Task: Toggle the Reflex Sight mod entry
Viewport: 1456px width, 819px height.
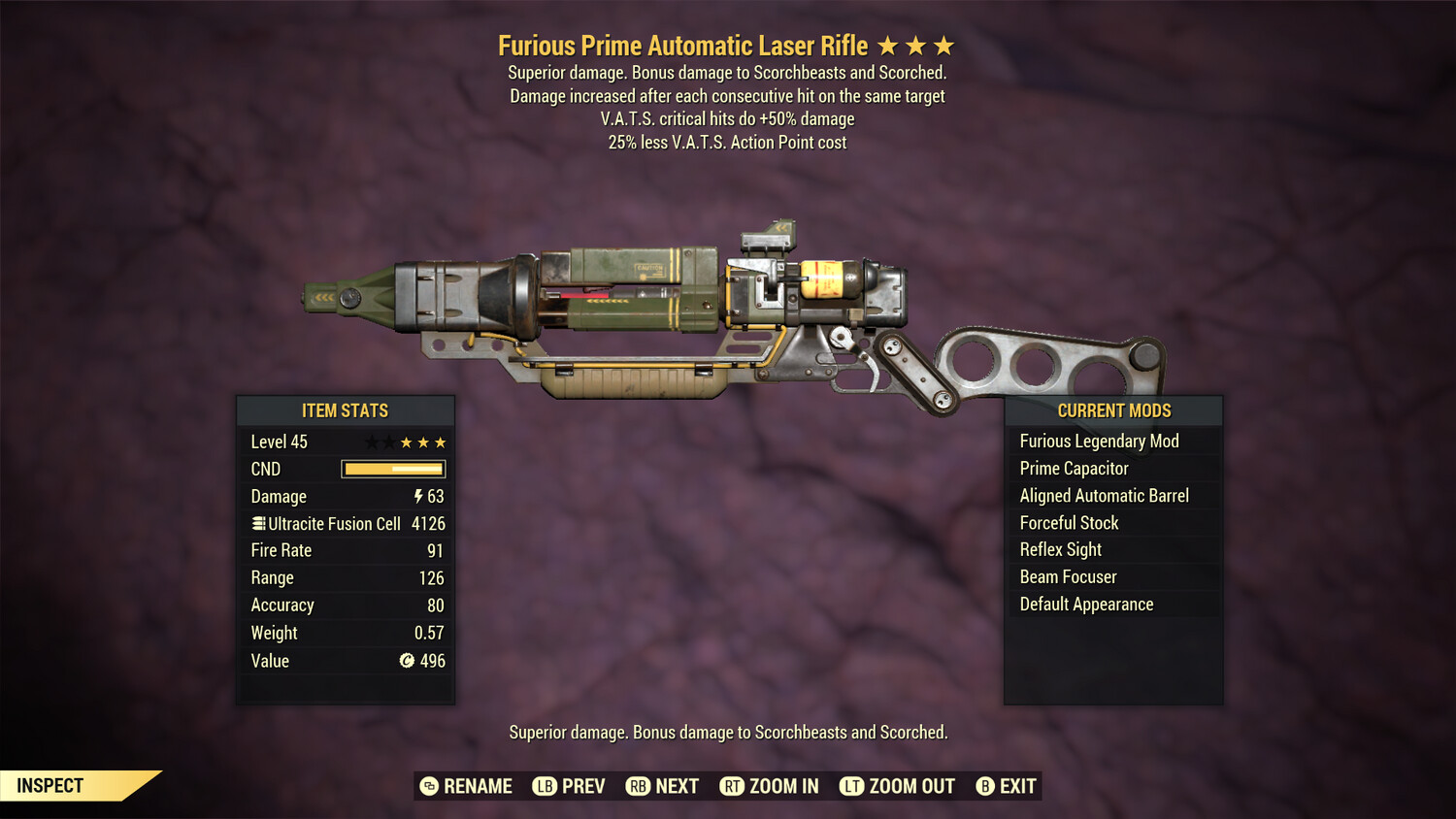Action: (x=1060, y=549)
